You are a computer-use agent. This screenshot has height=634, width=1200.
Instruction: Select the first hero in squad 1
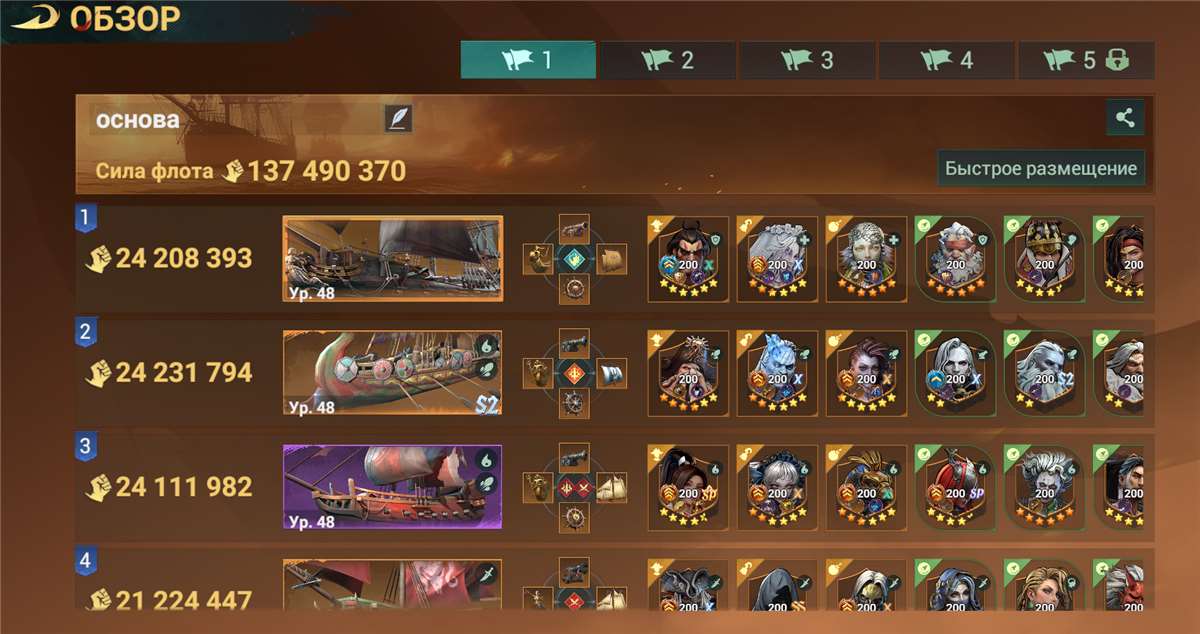(x=687, y=259)
